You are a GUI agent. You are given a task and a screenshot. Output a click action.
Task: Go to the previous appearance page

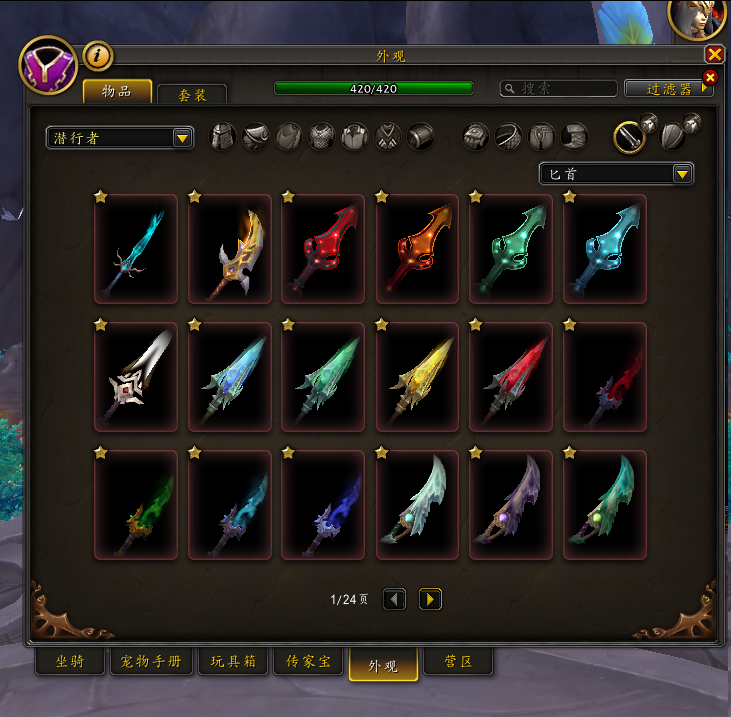click(x=394, y=599)
